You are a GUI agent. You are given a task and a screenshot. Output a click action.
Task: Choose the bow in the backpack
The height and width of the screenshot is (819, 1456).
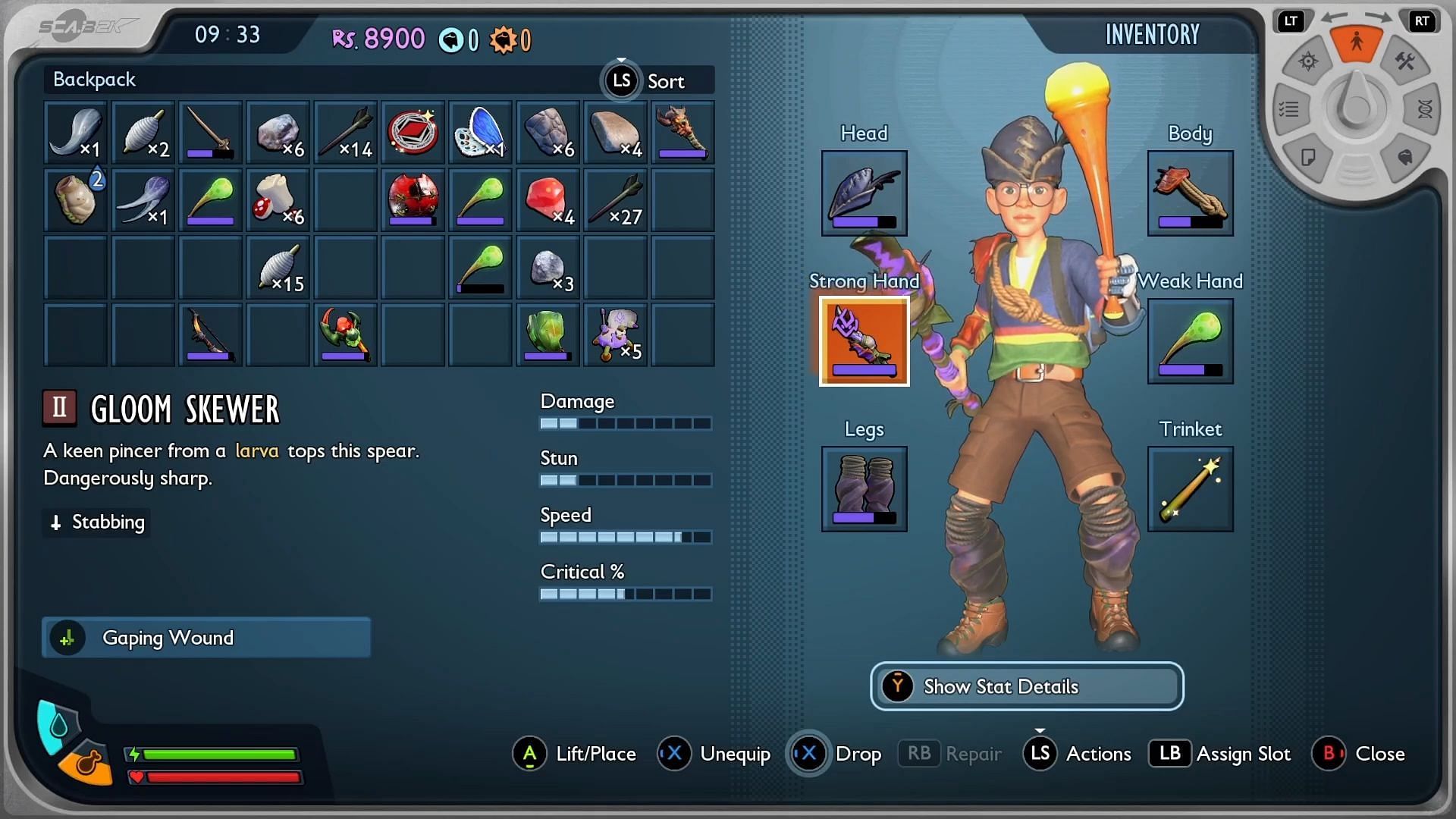(x=210, y=334)
